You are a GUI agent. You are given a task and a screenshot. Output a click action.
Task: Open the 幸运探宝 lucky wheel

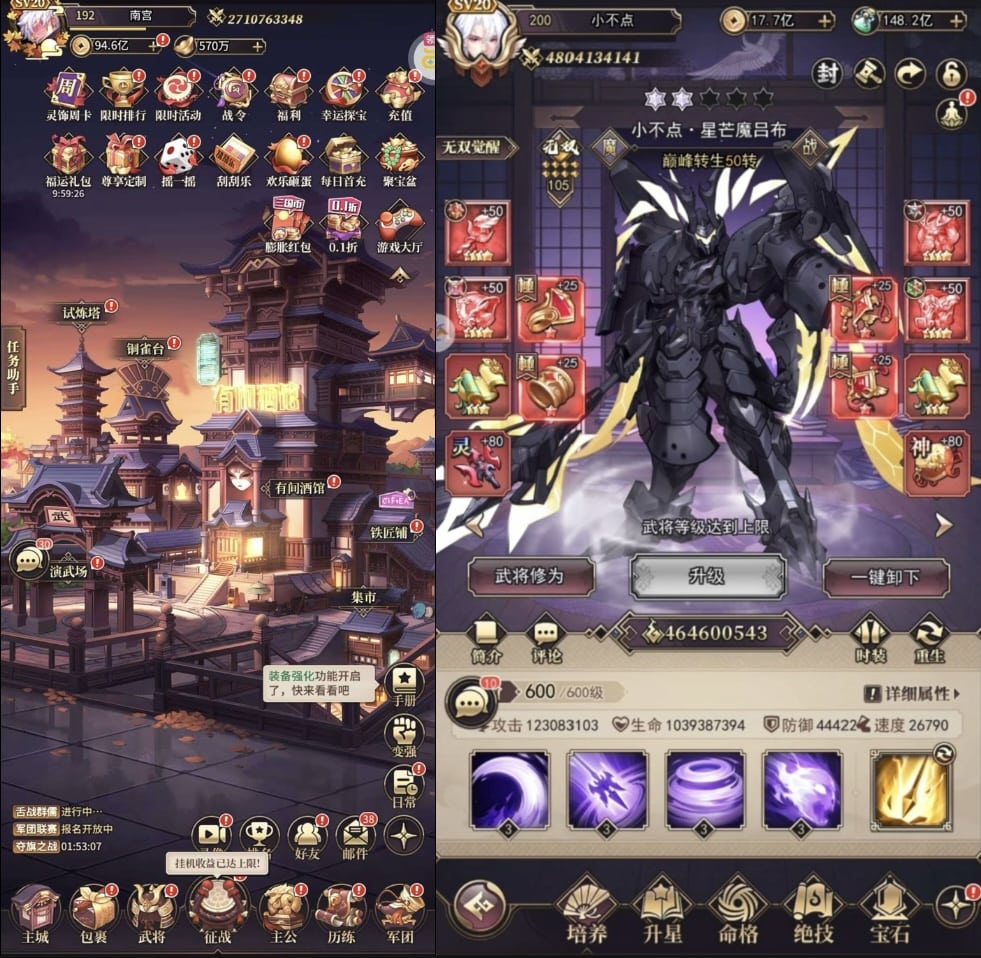pyautogui.click(x=343, y=90)
